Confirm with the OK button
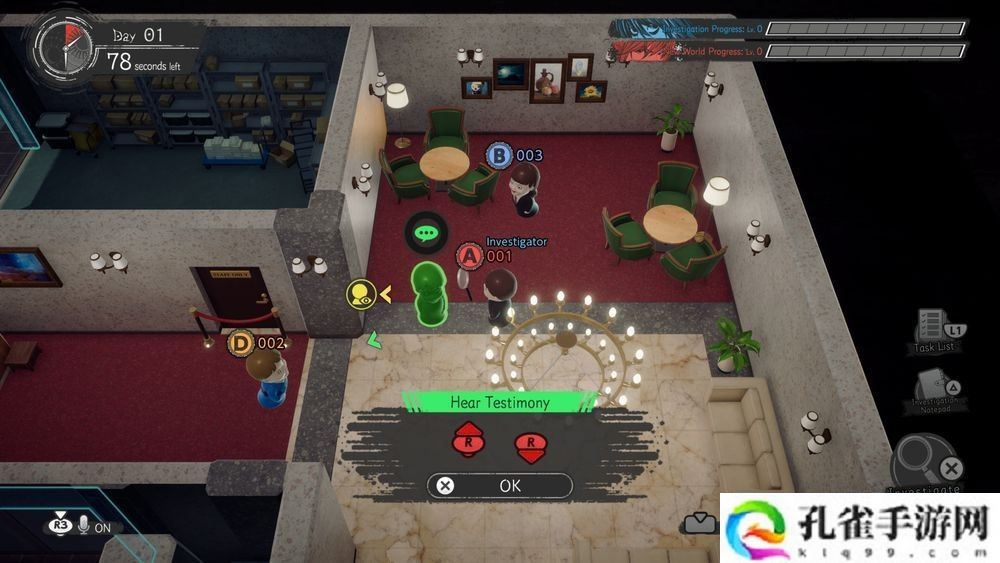The image size is (1000, 563). (499, 486)
